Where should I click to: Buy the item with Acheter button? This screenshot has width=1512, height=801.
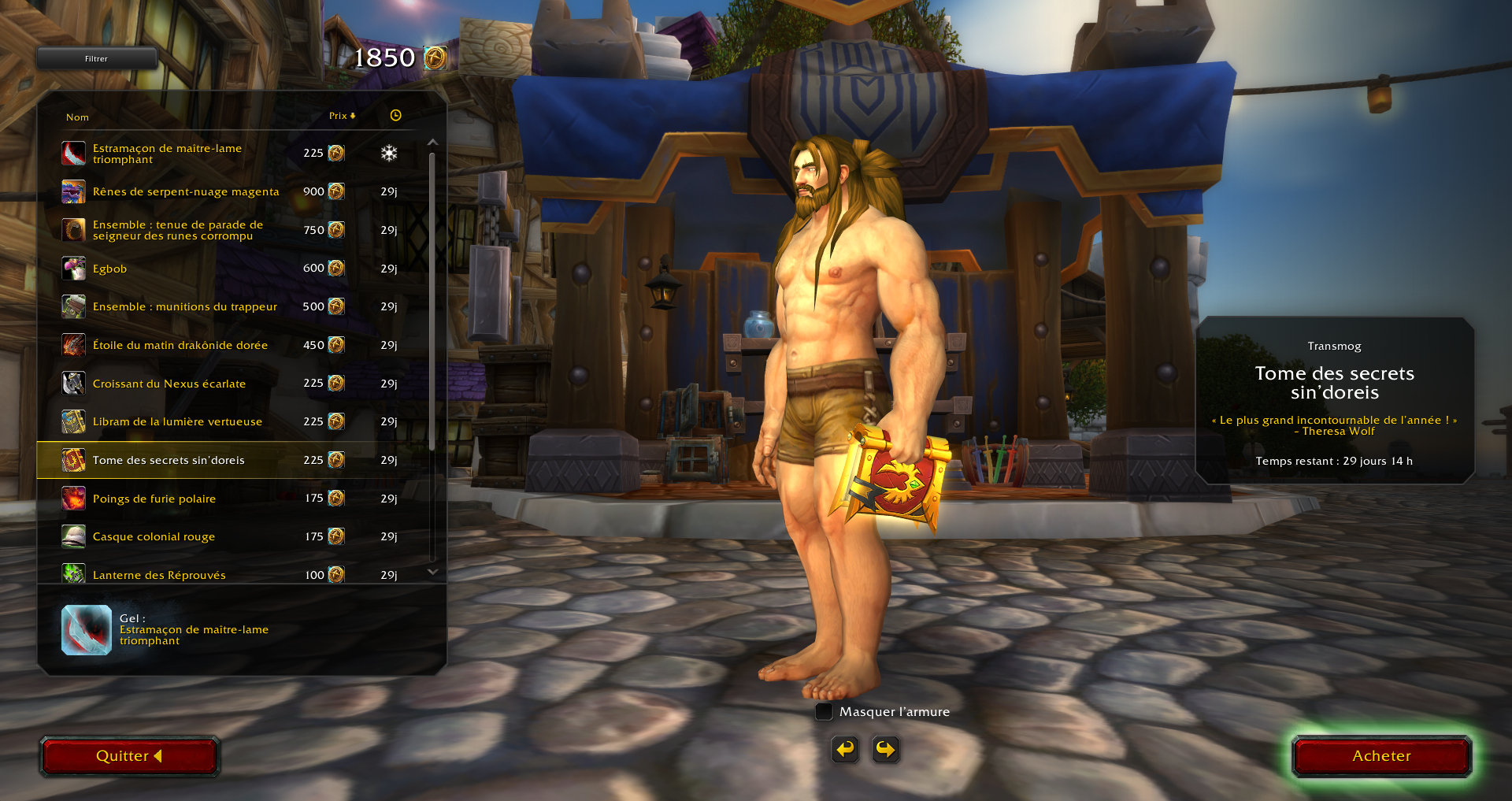[1381, 756]
